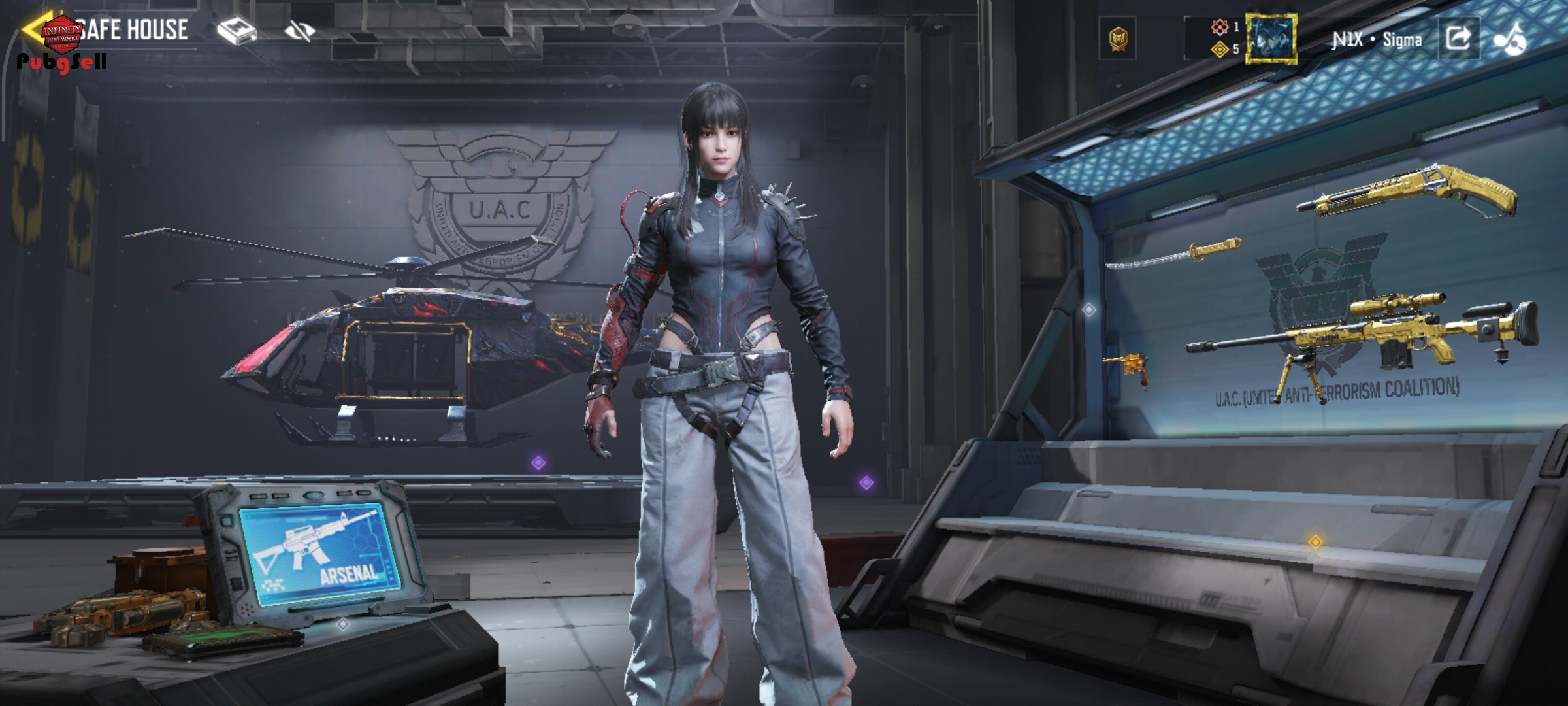Open the guide book icon
Viewport: 1568px width, 706px height.
coord(237,31)
